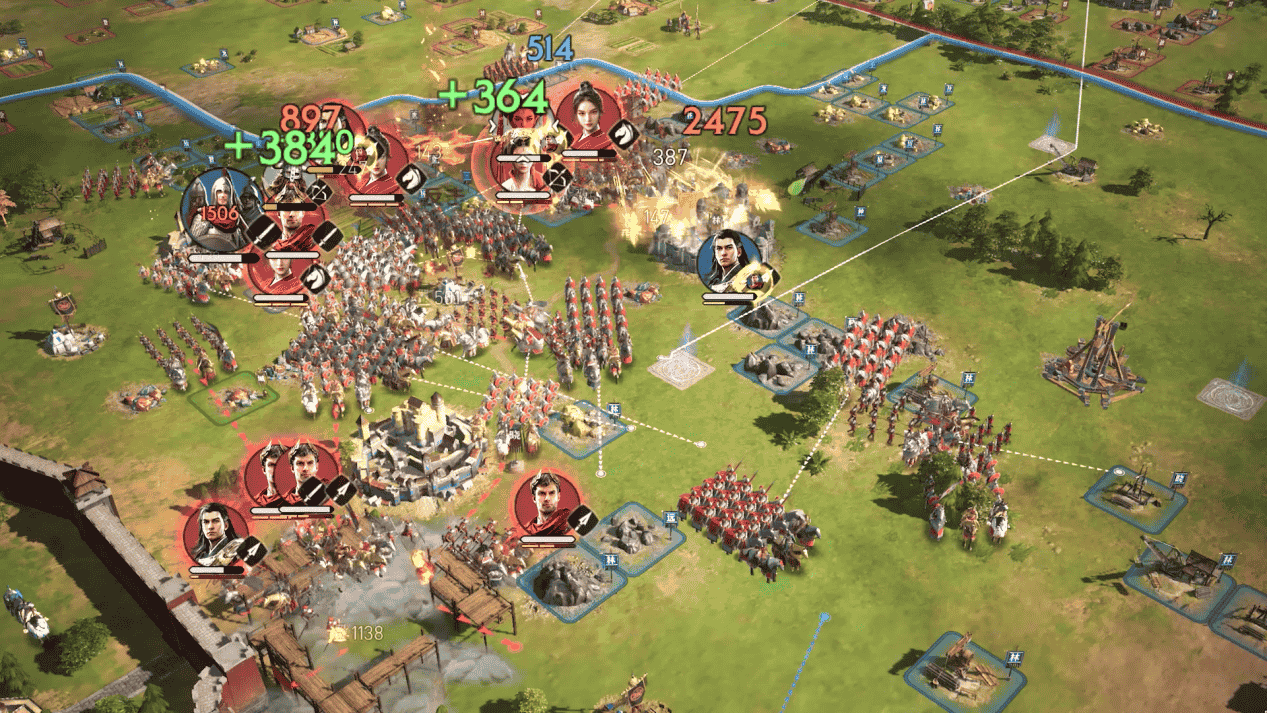Choose the lone crowned commander by the rocks
1267x713 pixels.
(545, 503)
